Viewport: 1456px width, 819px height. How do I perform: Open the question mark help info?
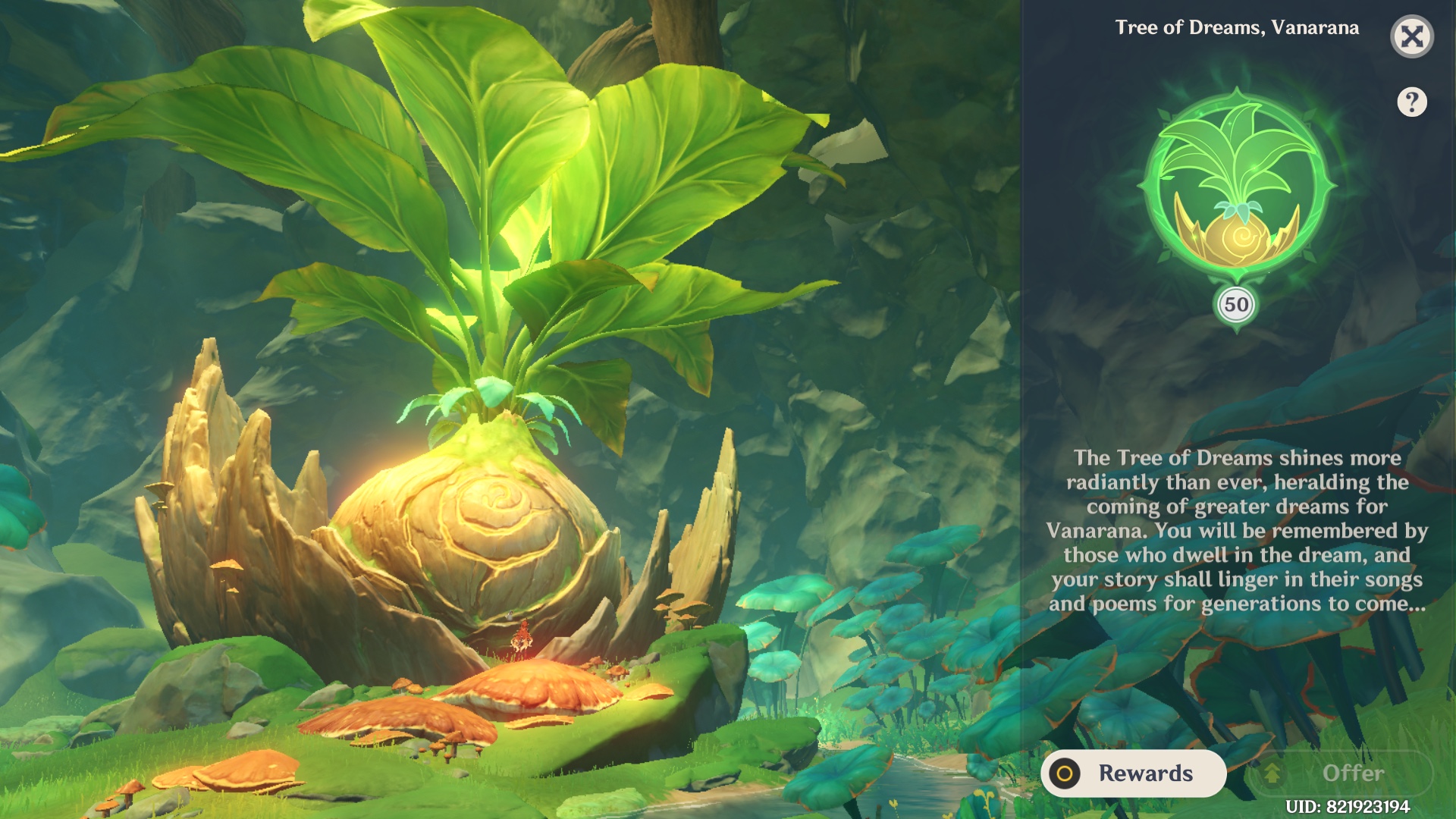point(1411,102)
